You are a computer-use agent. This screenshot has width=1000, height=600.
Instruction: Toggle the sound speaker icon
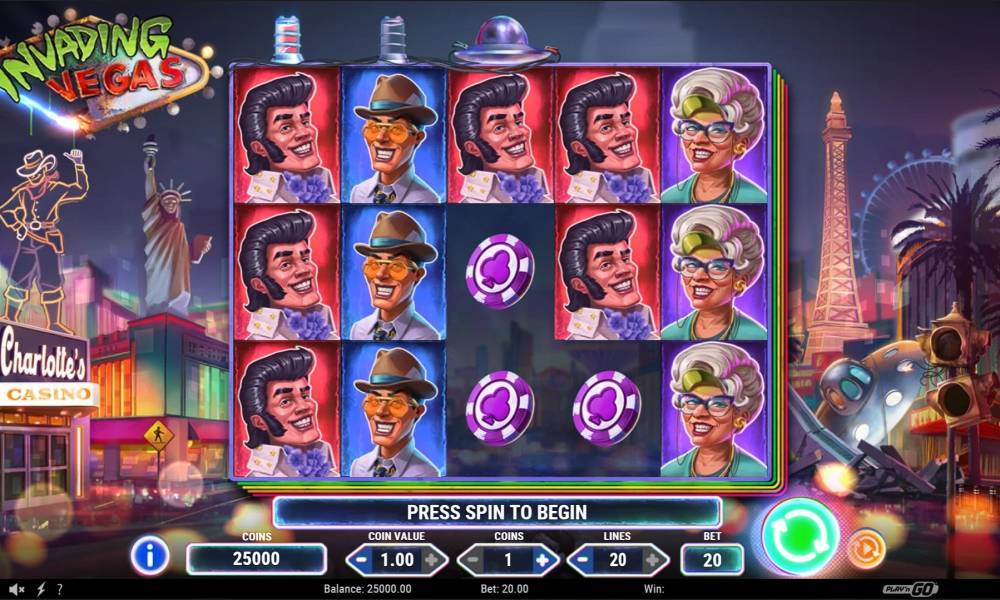coord(17,590)
